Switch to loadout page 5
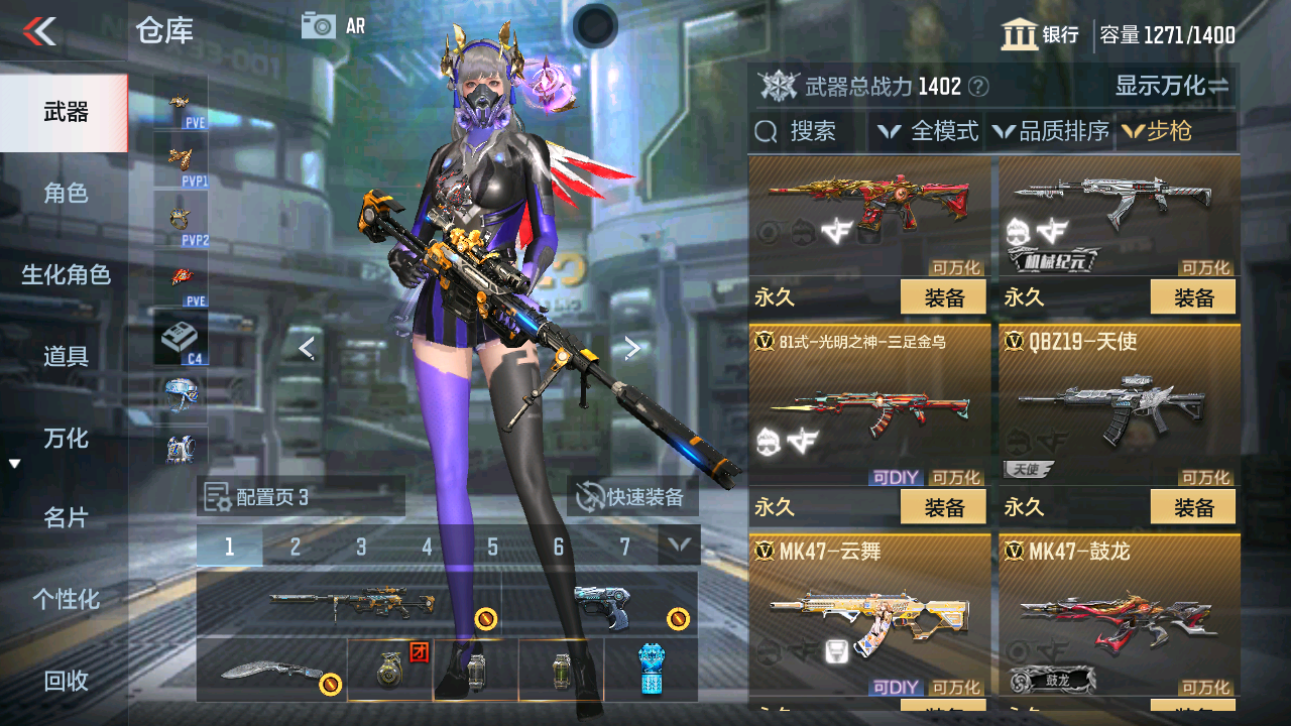The height and width of the screenshot is (726, 1291). (491, 548)
